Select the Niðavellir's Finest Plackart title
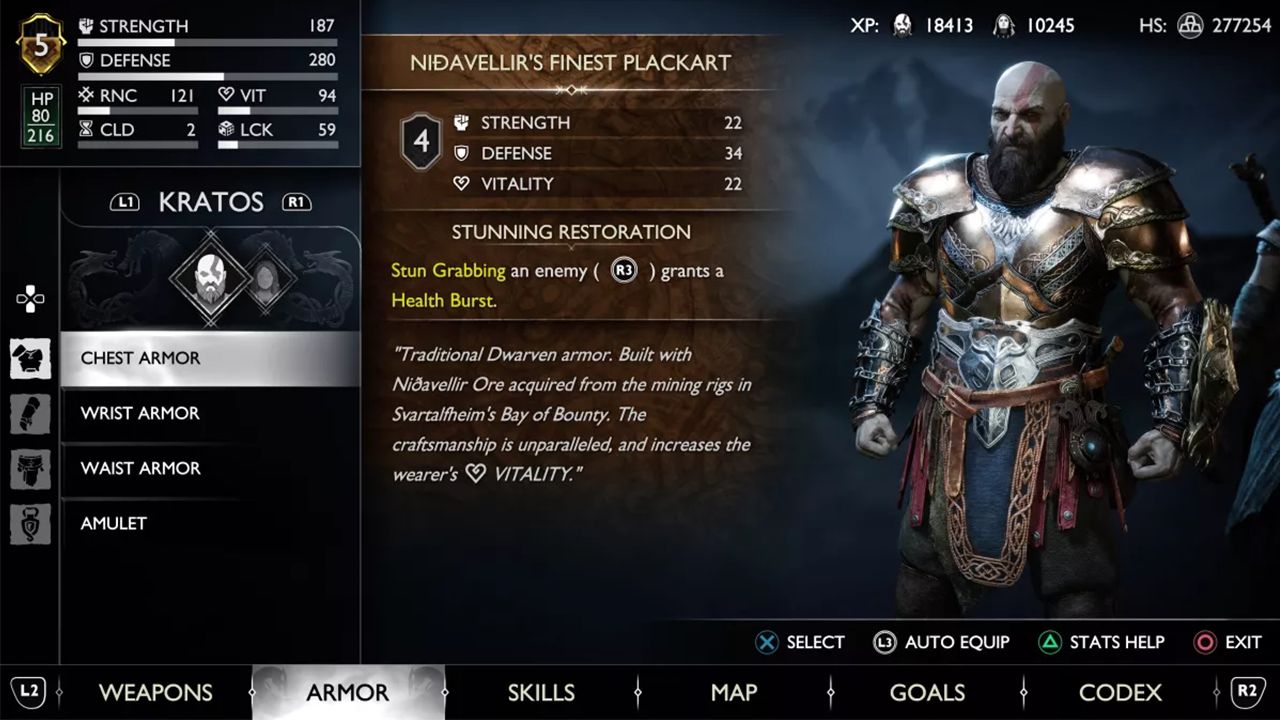Viewport: 1280px width, 720px height. tap(570, 62)
